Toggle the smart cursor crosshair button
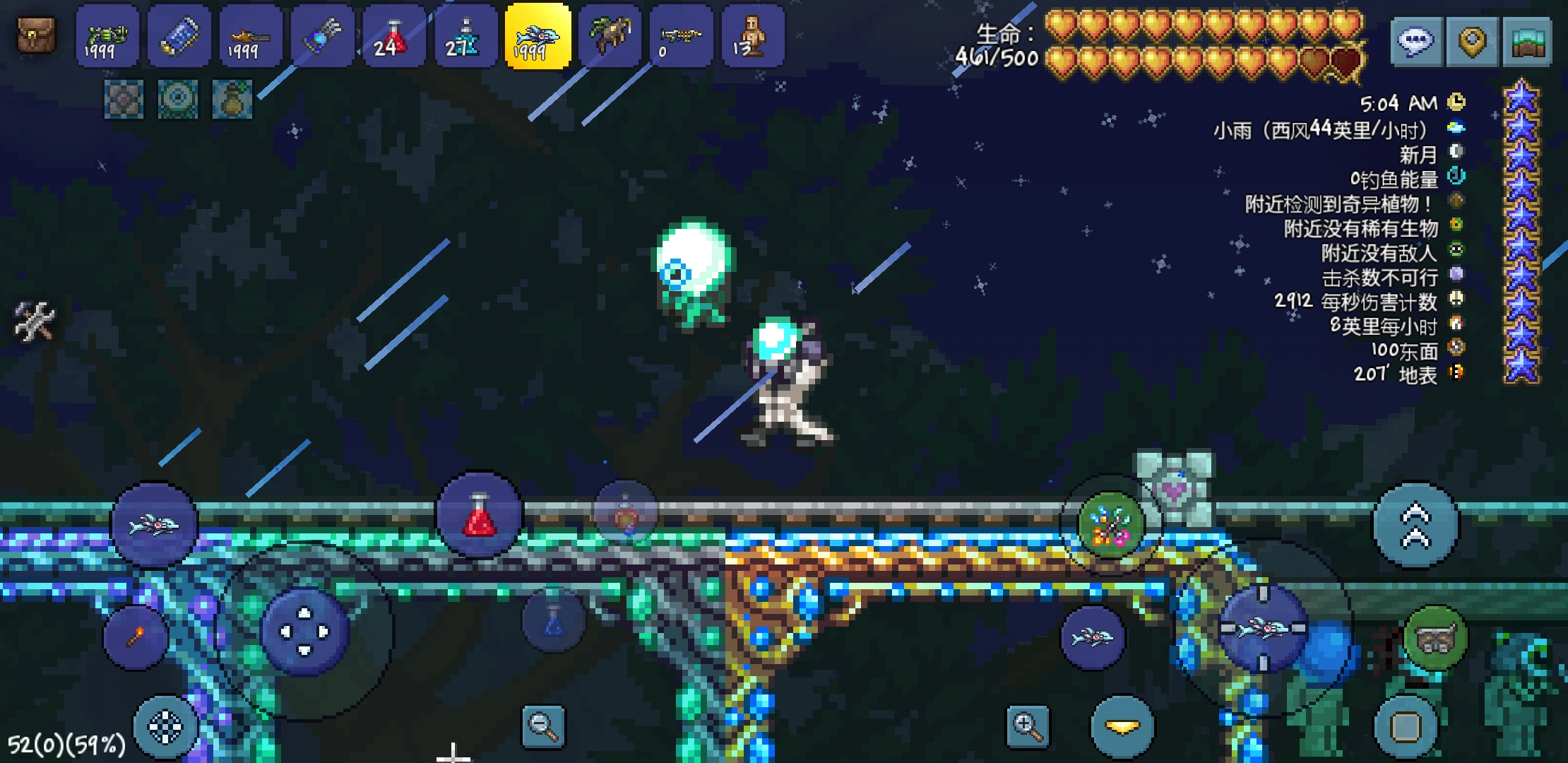 pyautogui.click(x=165, y=727)
